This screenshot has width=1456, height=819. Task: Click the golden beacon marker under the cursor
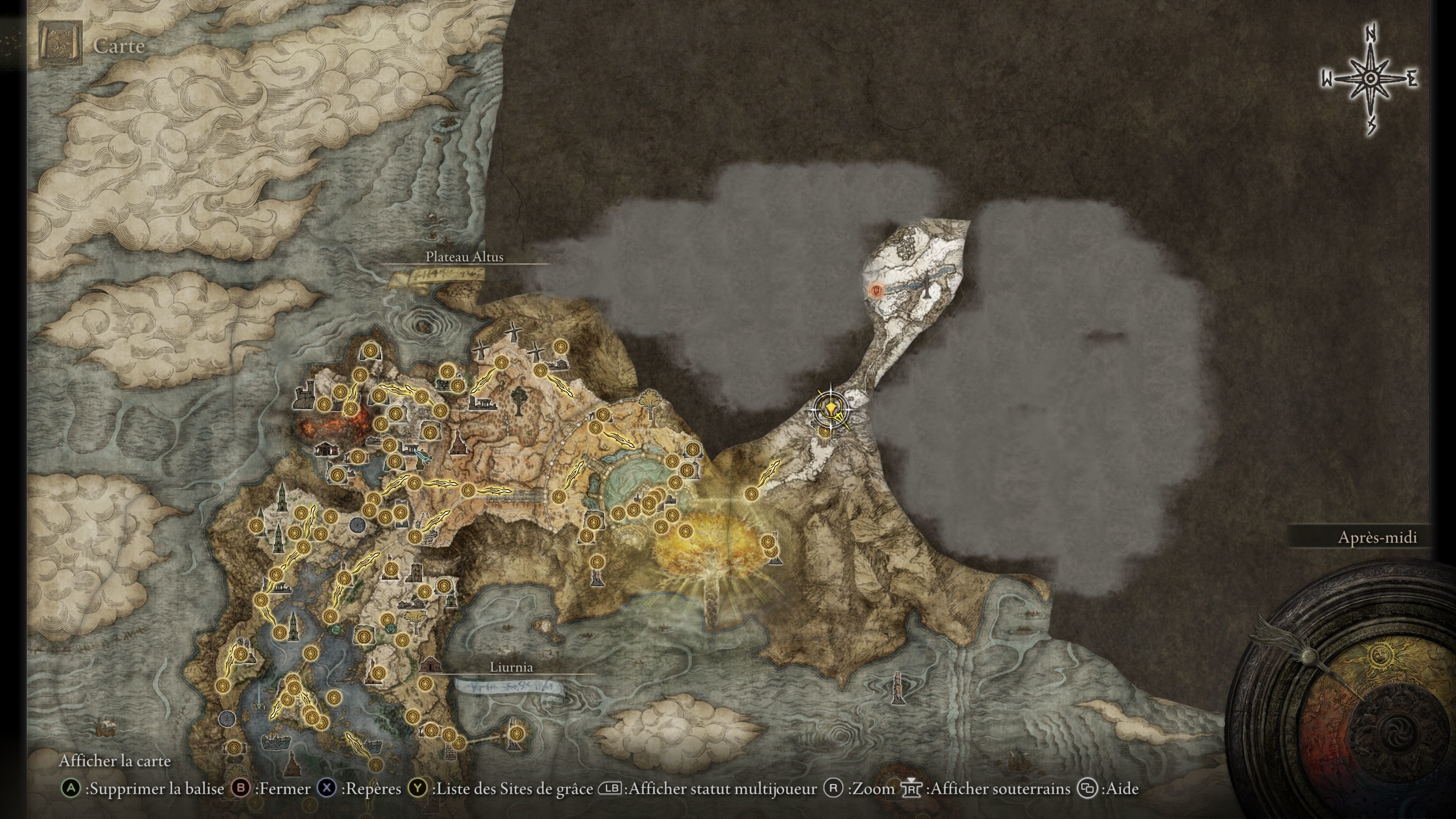831,408
